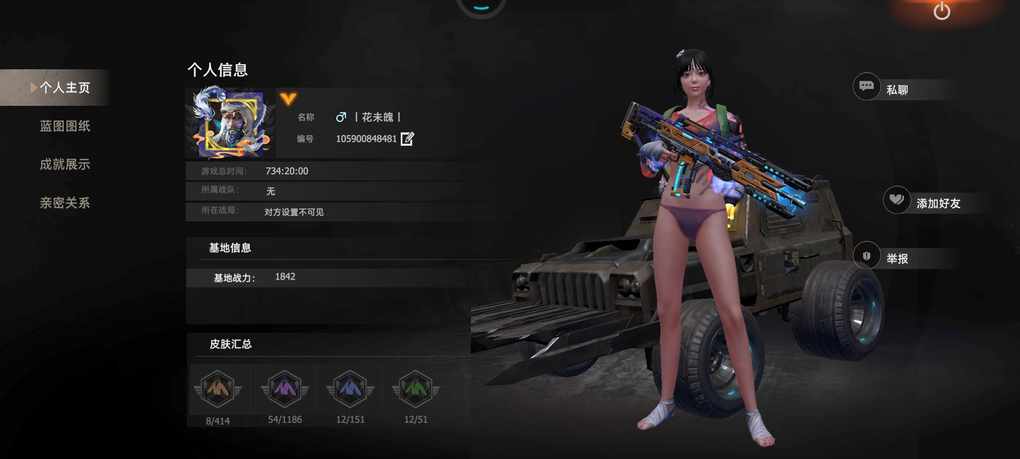The width and height of the screenshot is (1020, 459).
Task: Select the orange skin badge 8/414
Action: click(217, 388)
